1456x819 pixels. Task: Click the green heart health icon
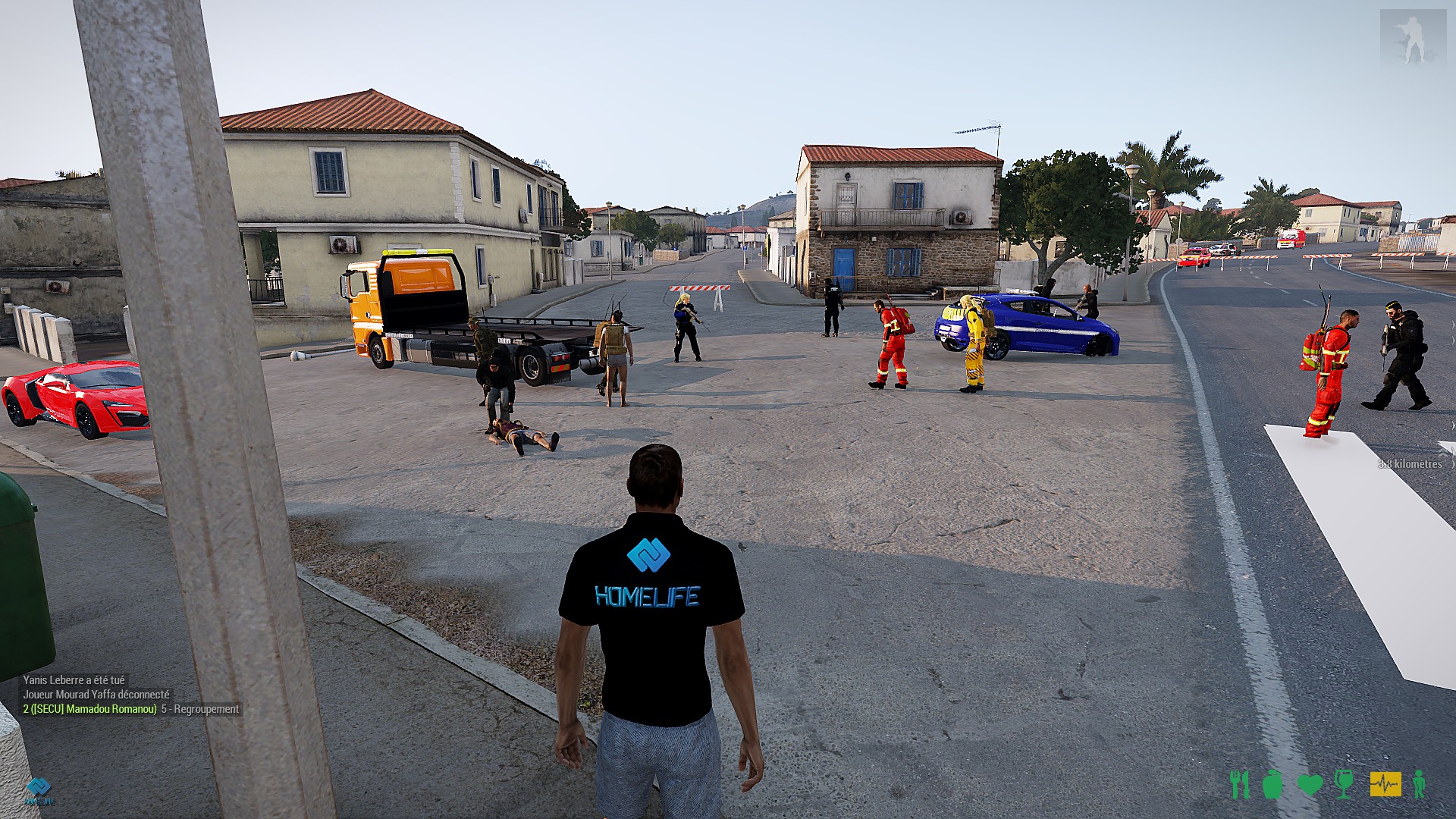(x=1310, y=784)
